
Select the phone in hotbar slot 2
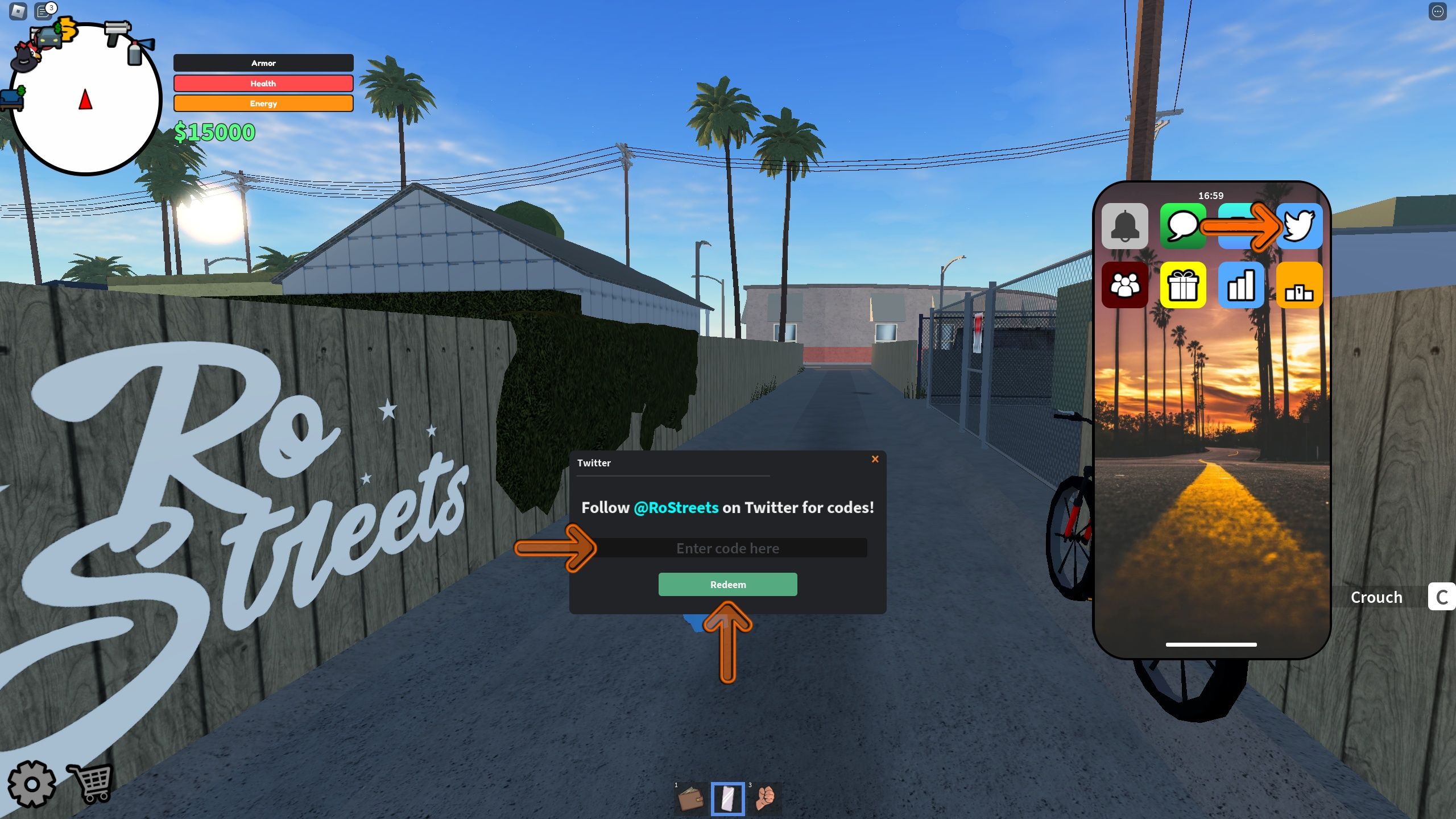(727, 797)
